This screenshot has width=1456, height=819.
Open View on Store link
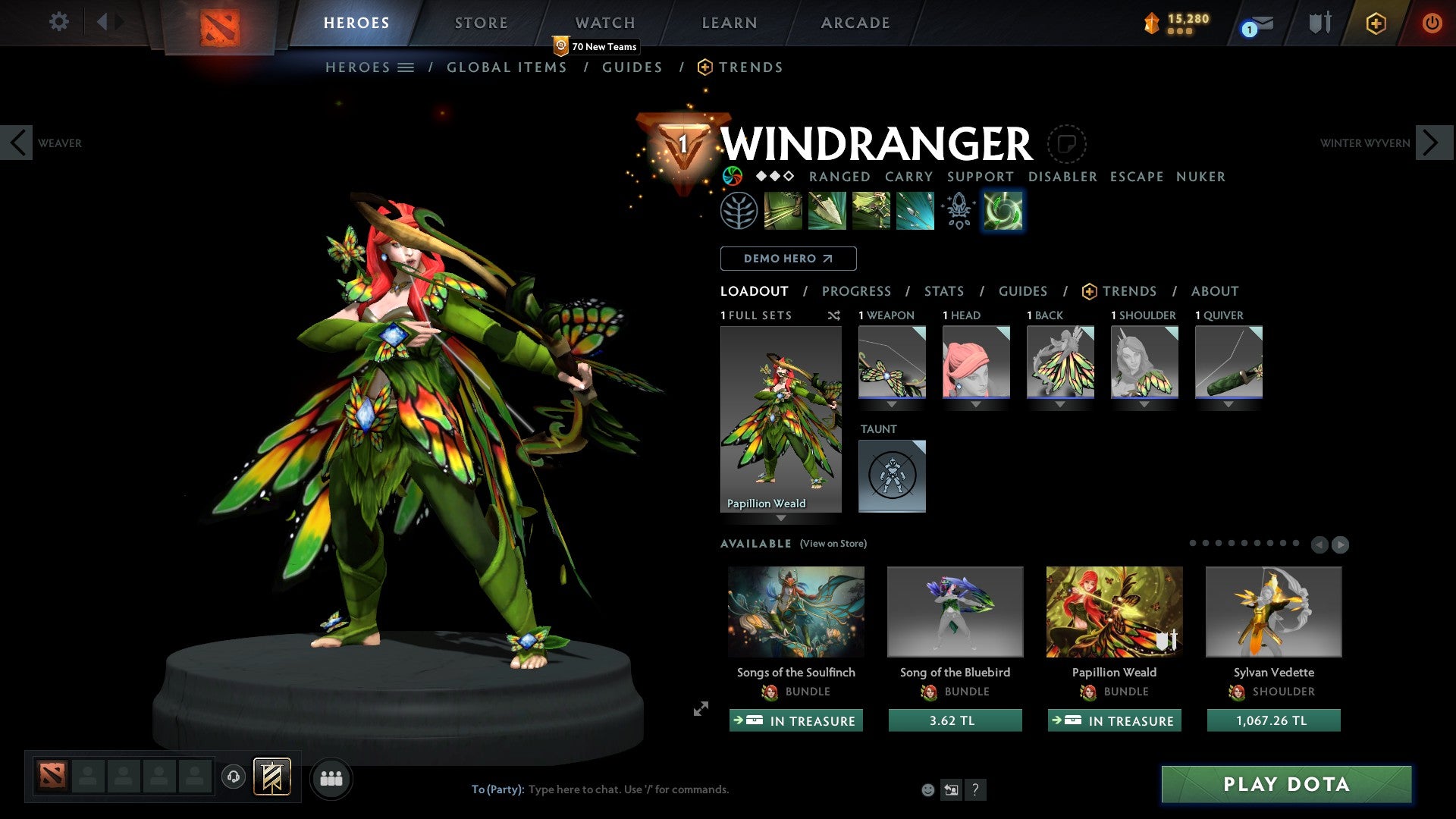[833, 544]
